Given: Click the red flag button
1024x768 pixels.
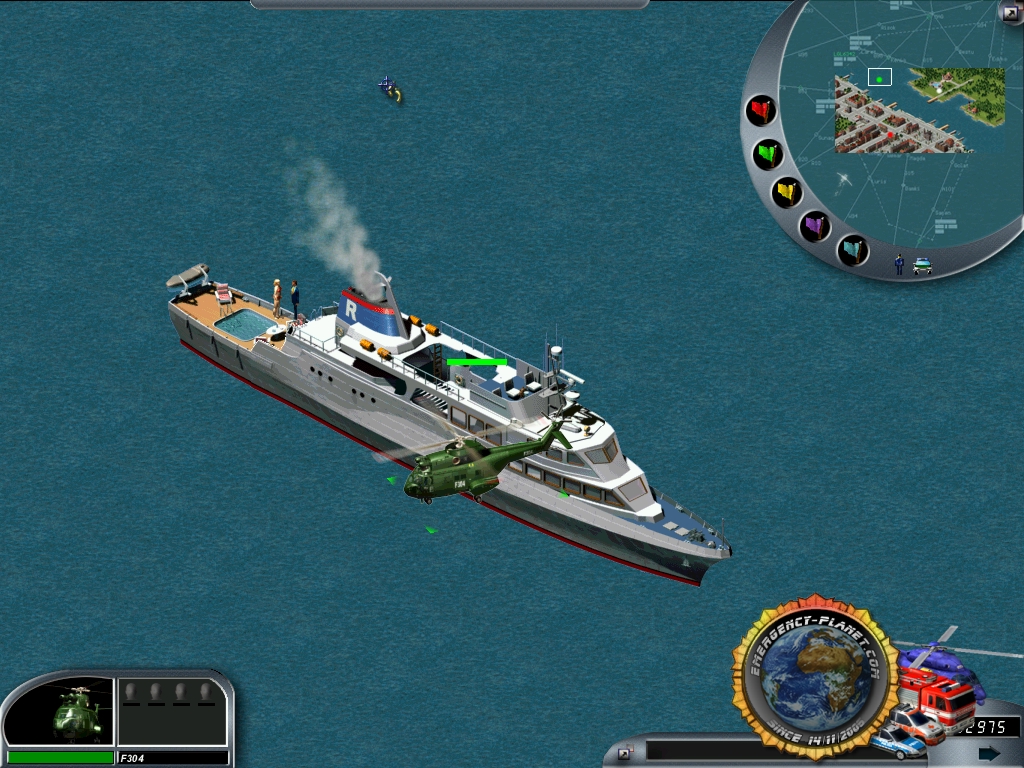Looking at the screenshot, I should point(762,109).
